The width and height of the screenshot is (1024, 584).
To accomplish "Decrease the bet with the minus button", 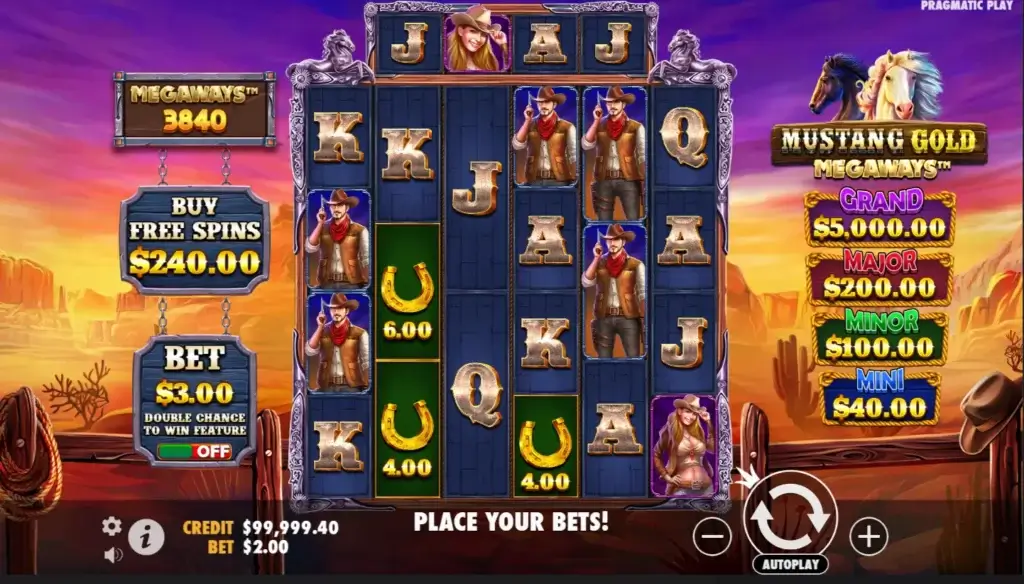I will pos(712,537).
